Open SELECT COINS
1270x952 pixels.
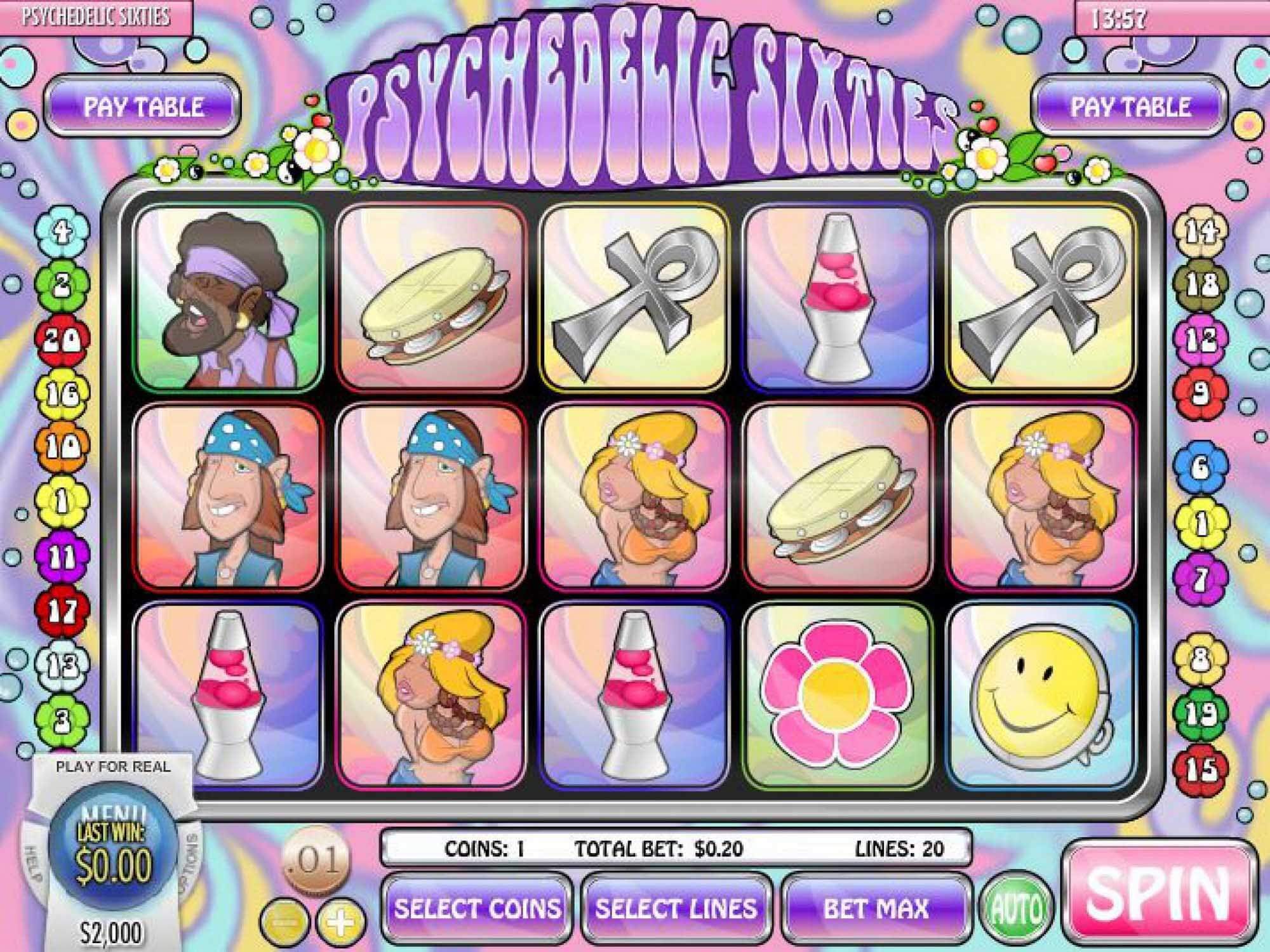479,908
